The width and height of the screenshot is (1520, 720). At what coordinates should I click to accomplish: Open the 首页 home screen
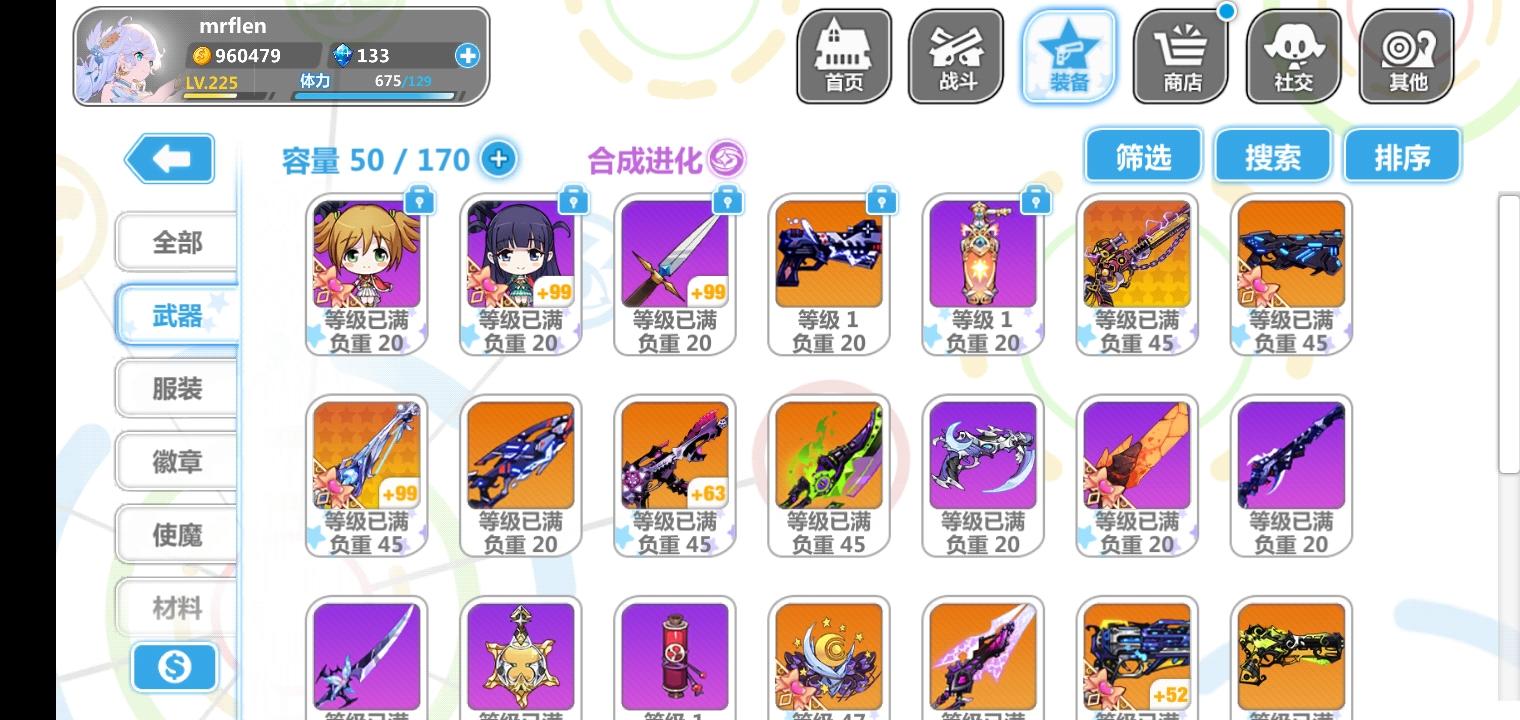tap(843, 55)
